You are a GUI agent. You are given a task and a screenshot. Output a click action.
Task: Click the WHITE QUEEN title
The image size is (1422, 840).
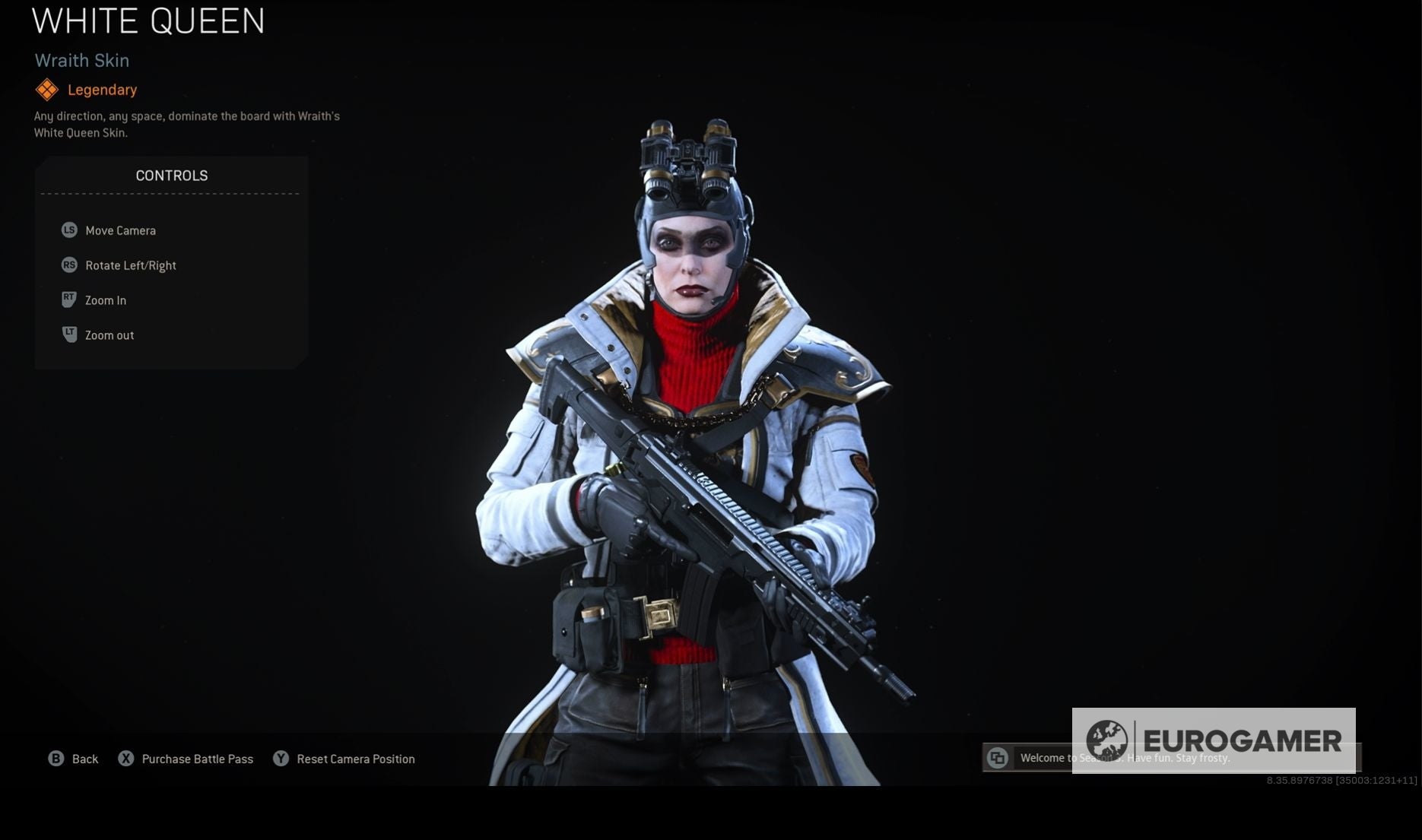click(148, 22)
